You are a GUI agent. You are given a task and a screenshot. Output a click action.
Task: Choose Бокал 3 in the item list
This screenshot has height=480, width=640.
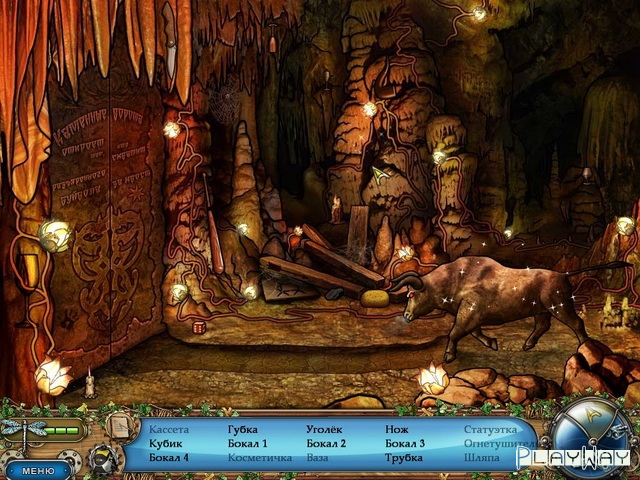pos(405,444)
